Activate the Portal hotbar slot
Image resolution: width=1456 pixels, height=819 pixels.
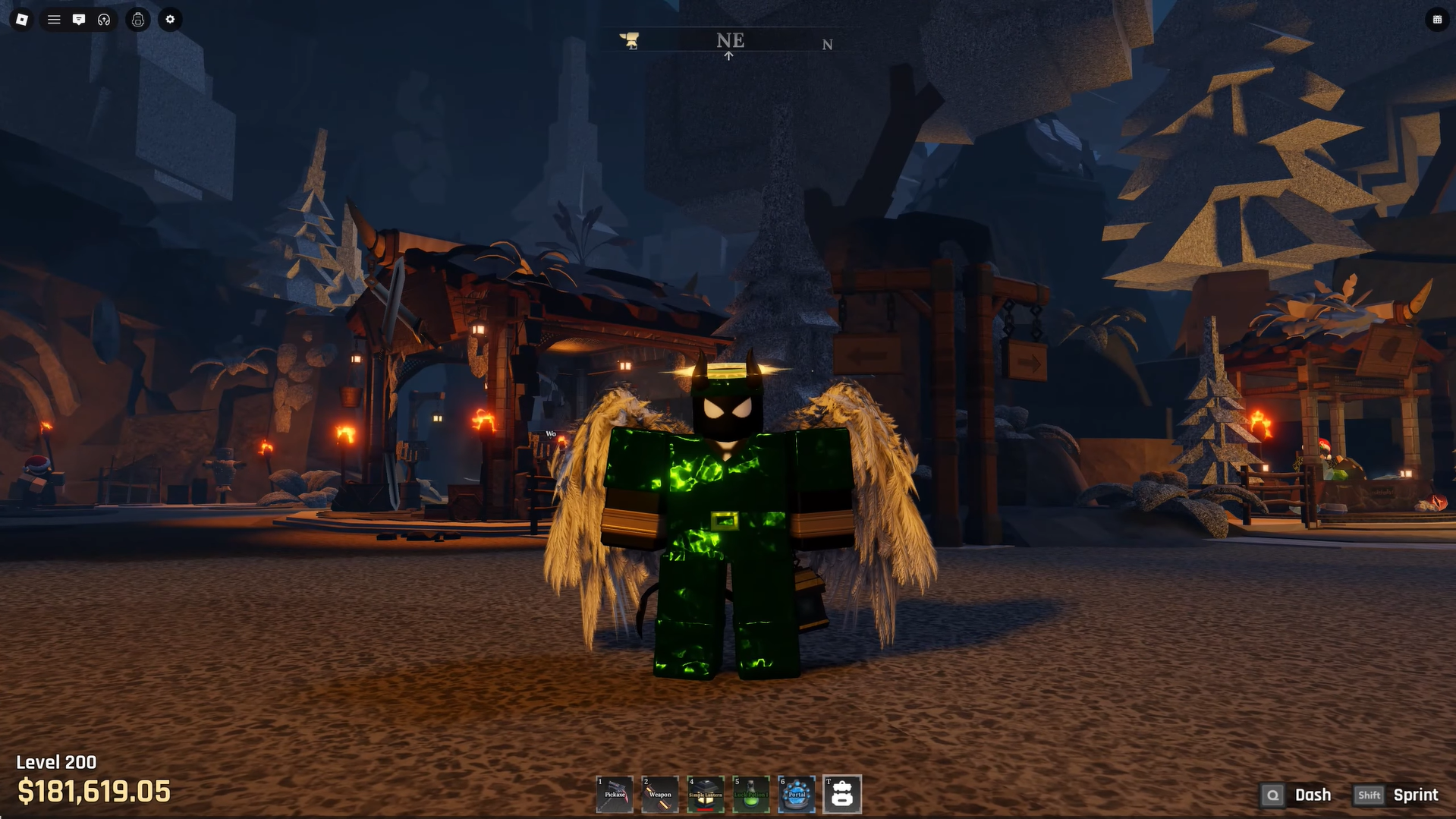(797, 794)
